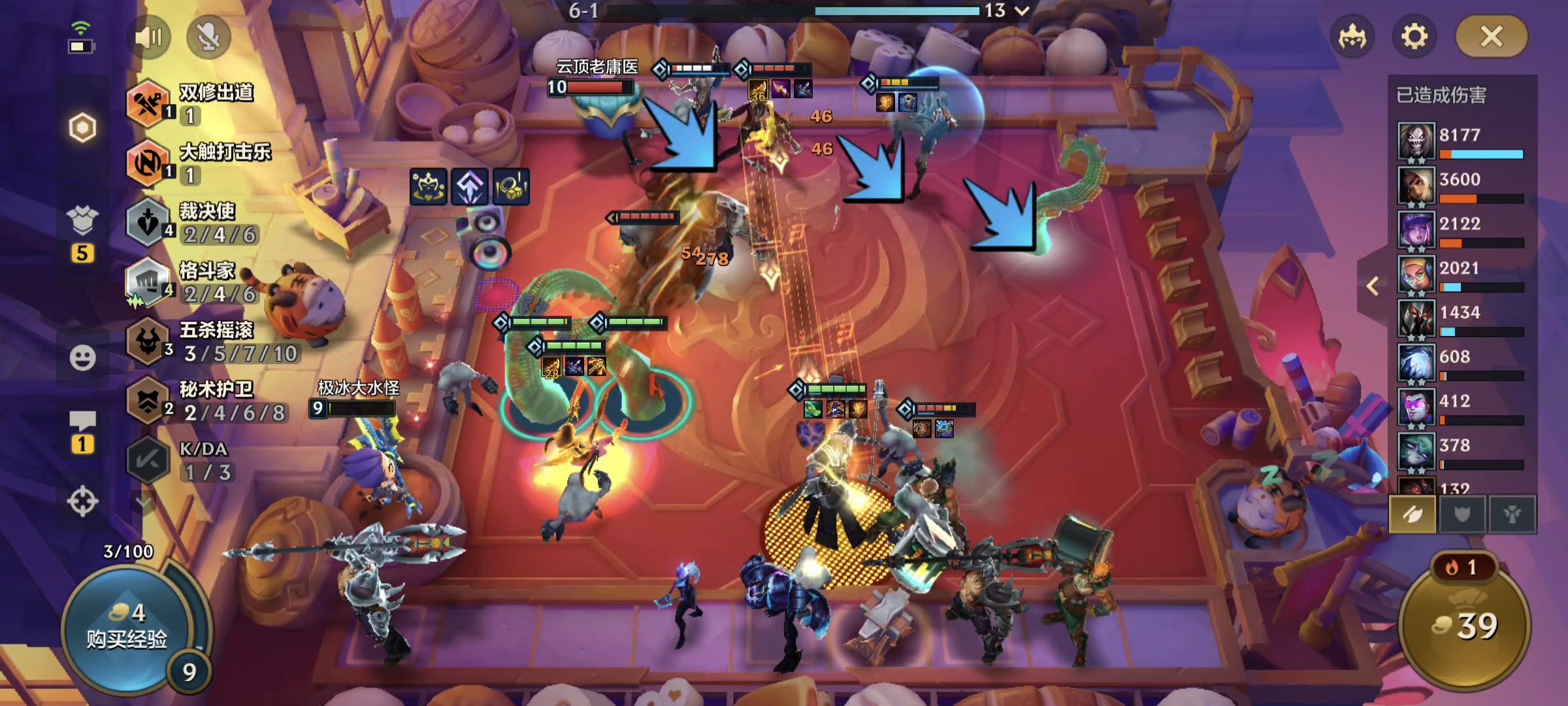Toggle the muted microphone button

point(208,37)
